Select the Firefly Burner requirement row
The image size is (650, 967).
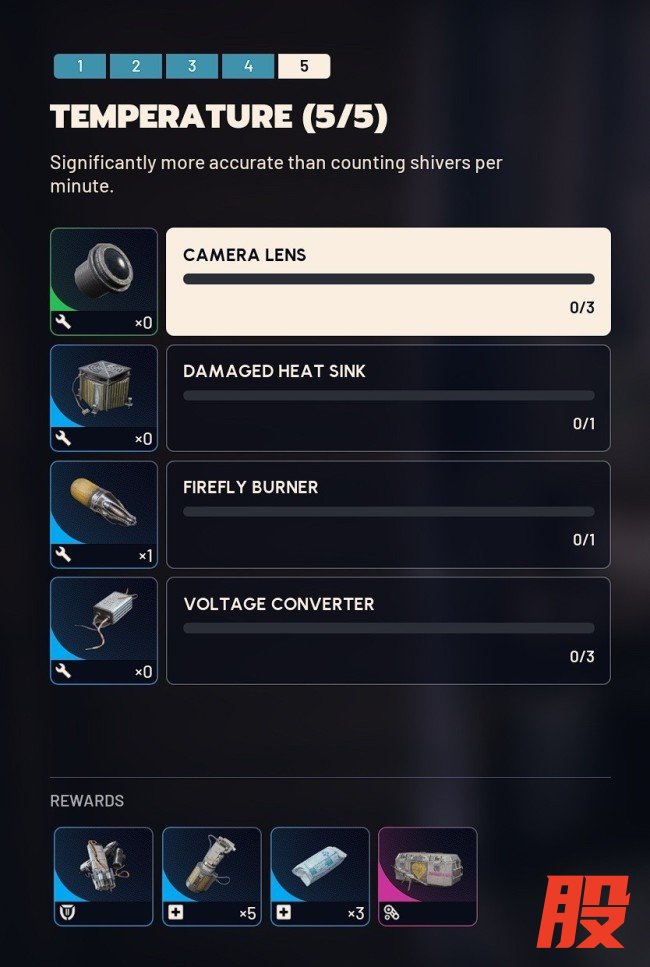tap(388, 514)
